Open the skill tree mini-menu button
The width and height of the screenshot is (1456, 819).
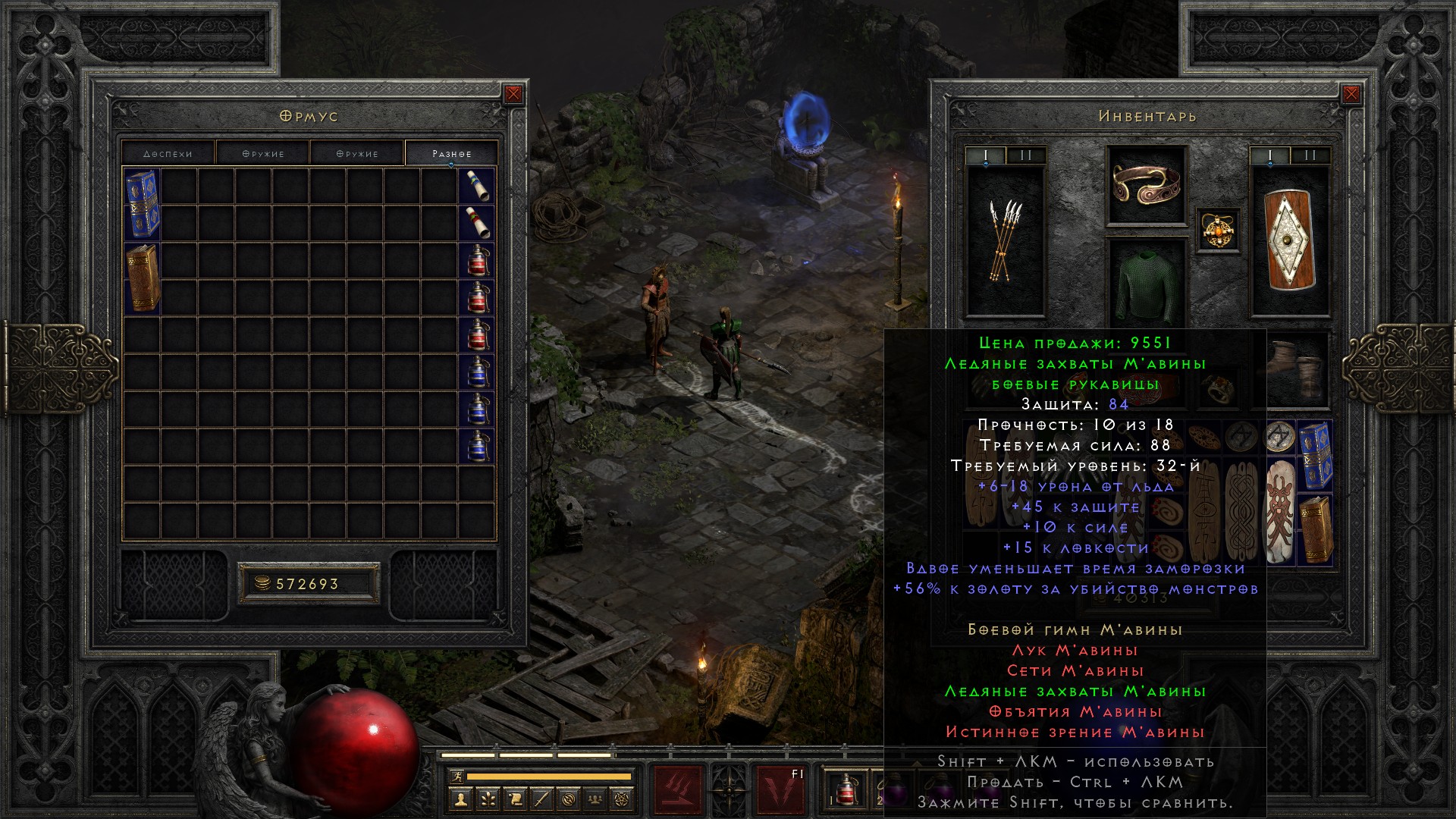[487, 799]
